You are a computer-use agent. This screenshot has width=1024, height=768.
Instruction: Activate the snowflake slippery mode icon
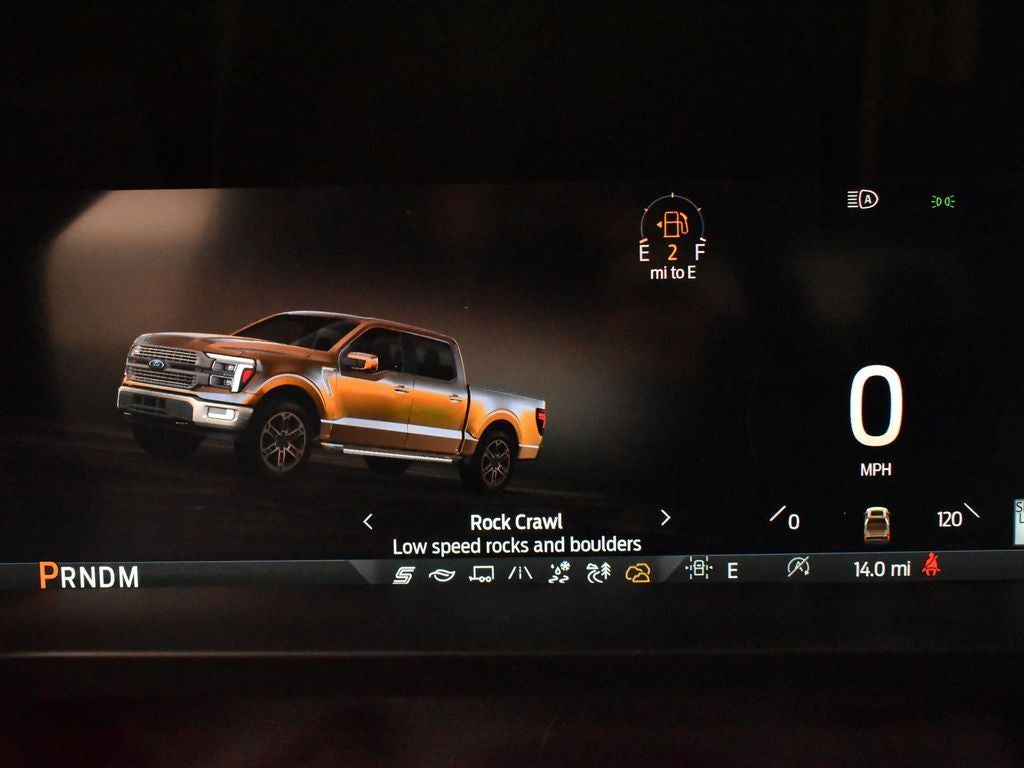point(559,572)
